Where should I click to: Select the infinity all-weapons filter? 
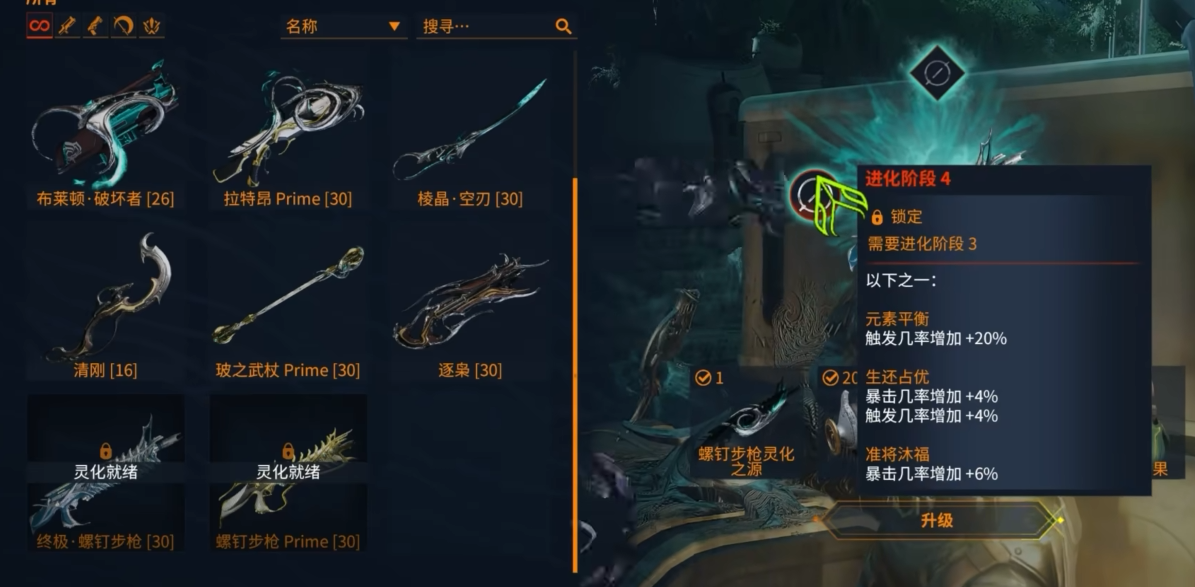click(39, 26)
